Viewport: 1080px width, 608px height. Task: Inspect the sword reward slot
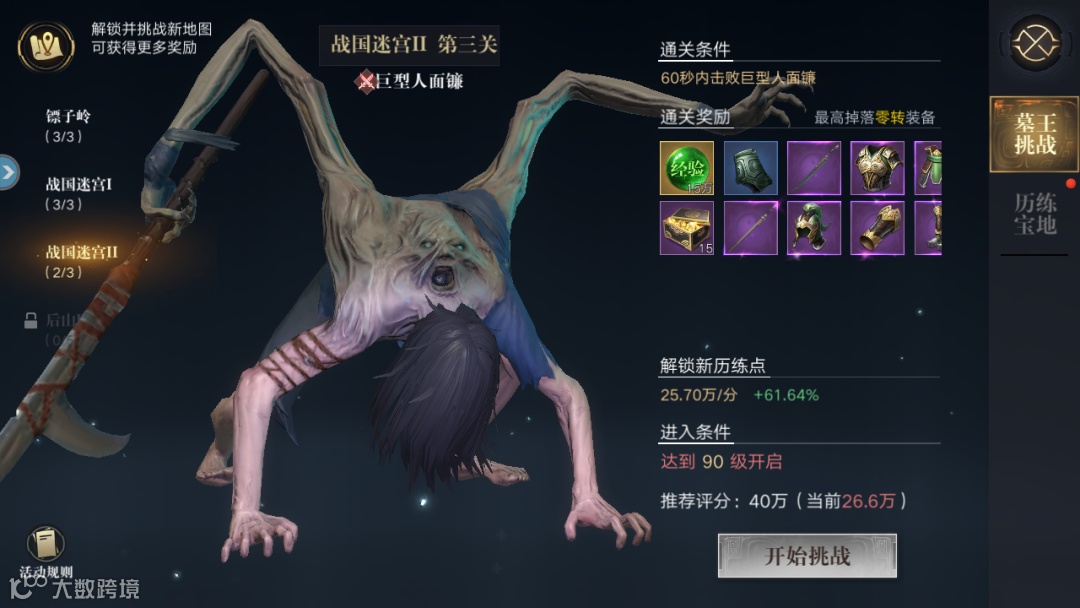[813, 167]
